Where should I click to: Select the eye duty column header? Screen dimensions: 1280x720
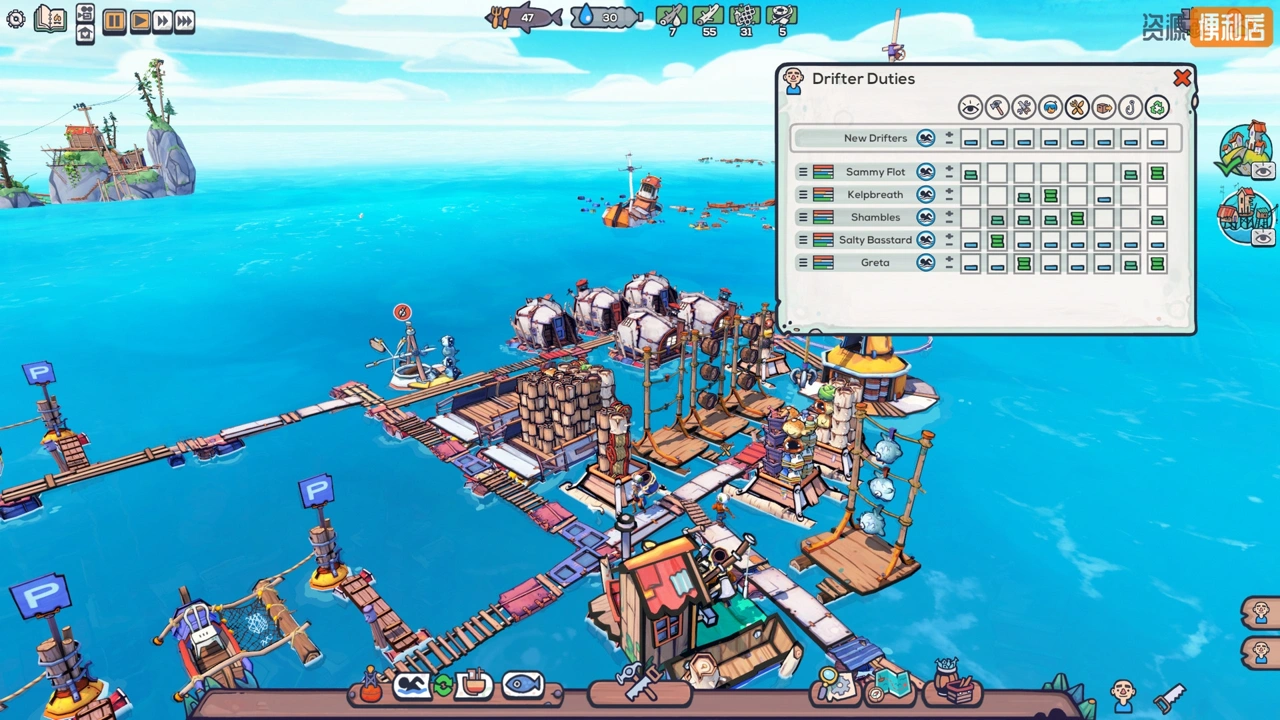[970, 107]
